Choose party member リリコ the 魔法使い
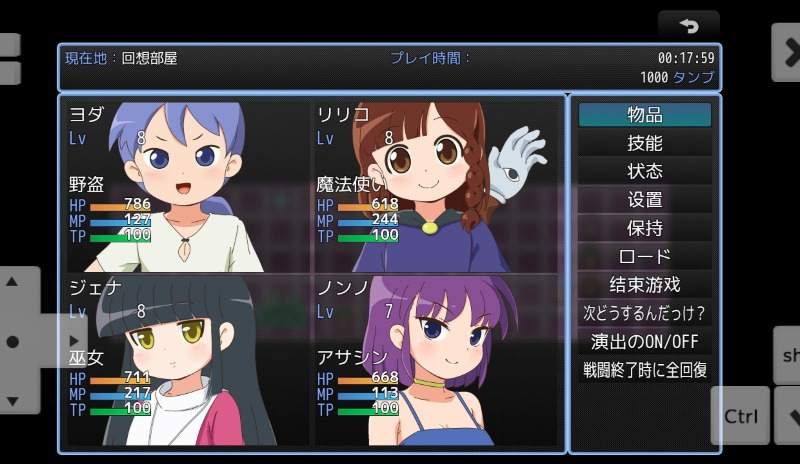The image size is (800, 464). 435,186
